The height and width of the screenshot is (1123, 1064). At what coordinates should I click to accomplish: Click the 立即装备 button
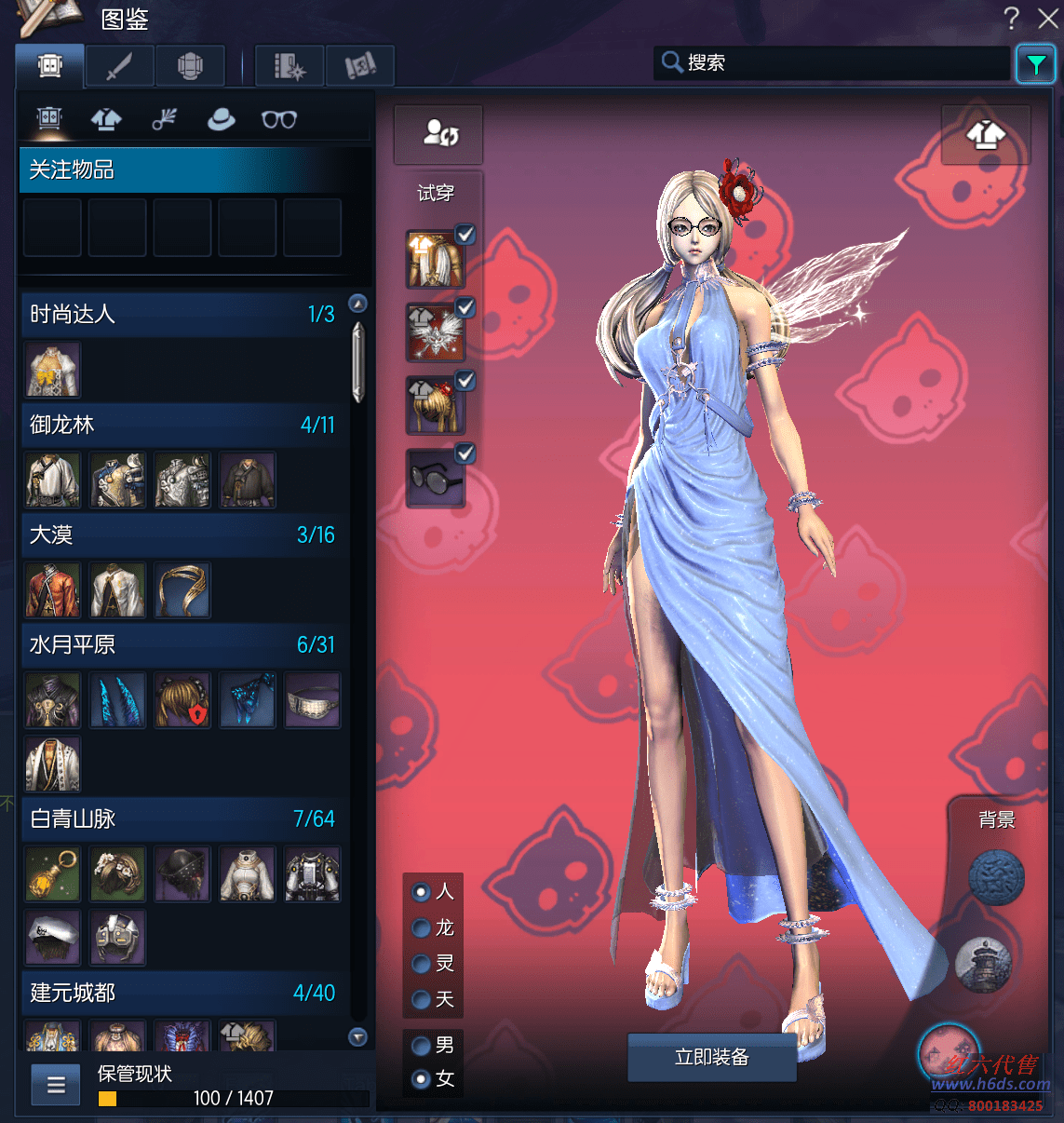coord(712,1057)
